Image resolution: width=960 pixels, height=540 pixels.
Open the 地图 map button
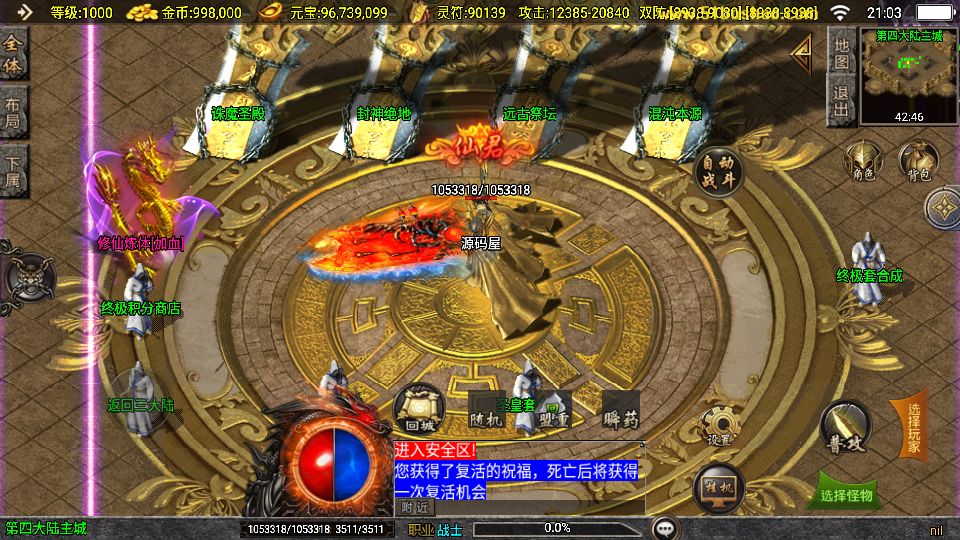point(842,52)
